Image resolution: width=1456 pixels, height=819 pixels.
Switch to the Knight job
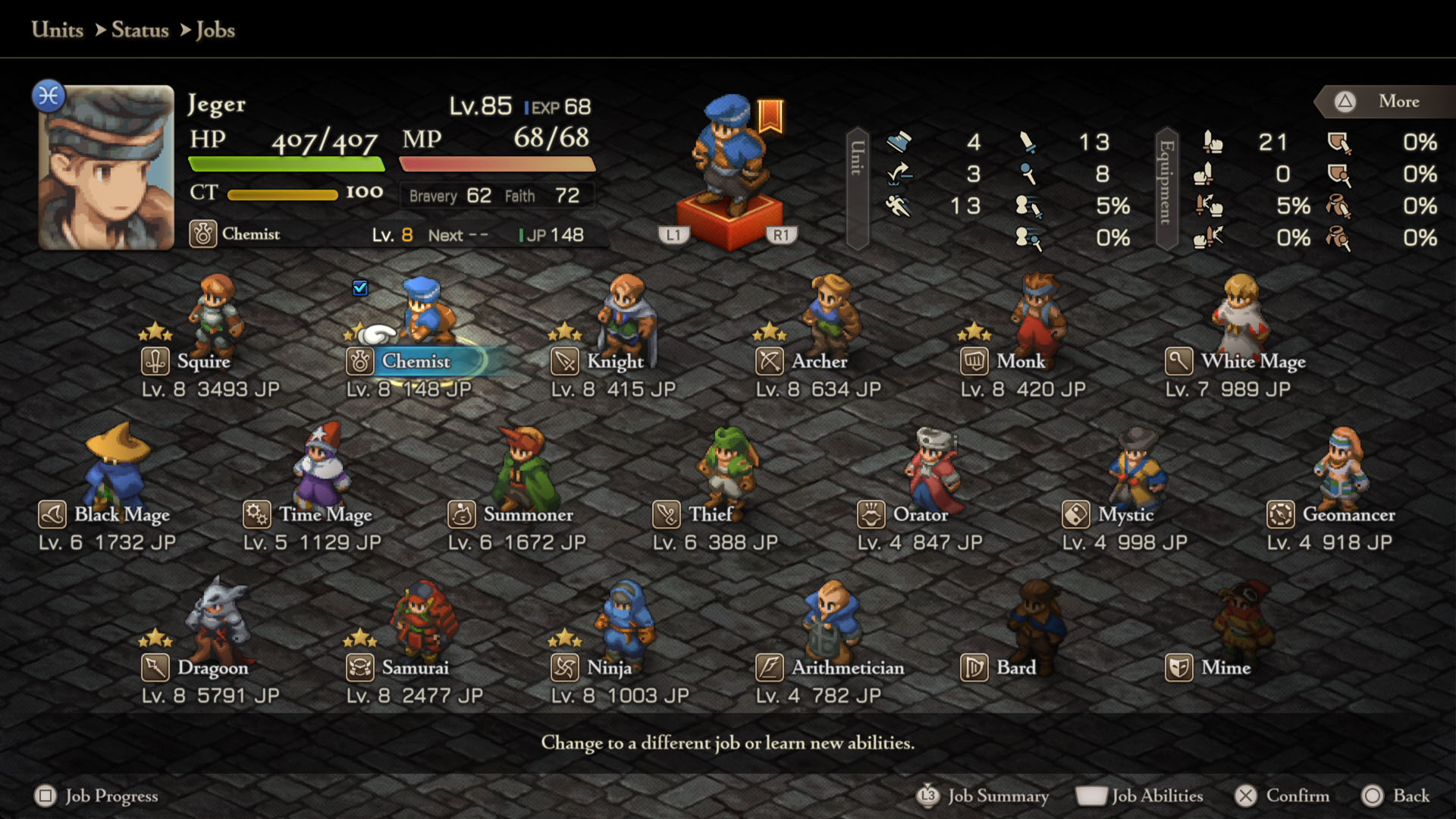[614, 362]
